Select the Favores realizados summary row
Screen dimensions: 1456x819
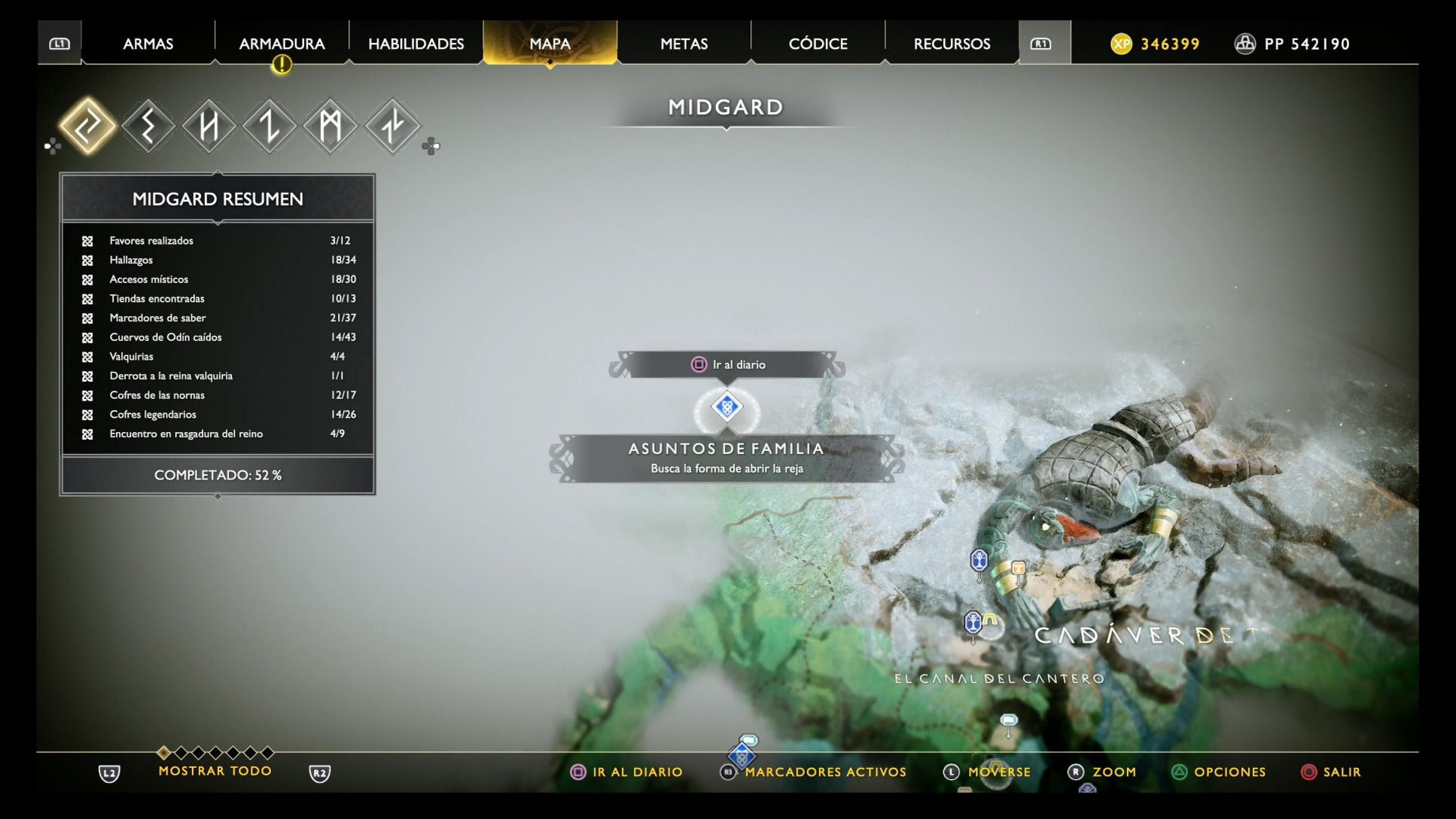[x=218, y=241]
